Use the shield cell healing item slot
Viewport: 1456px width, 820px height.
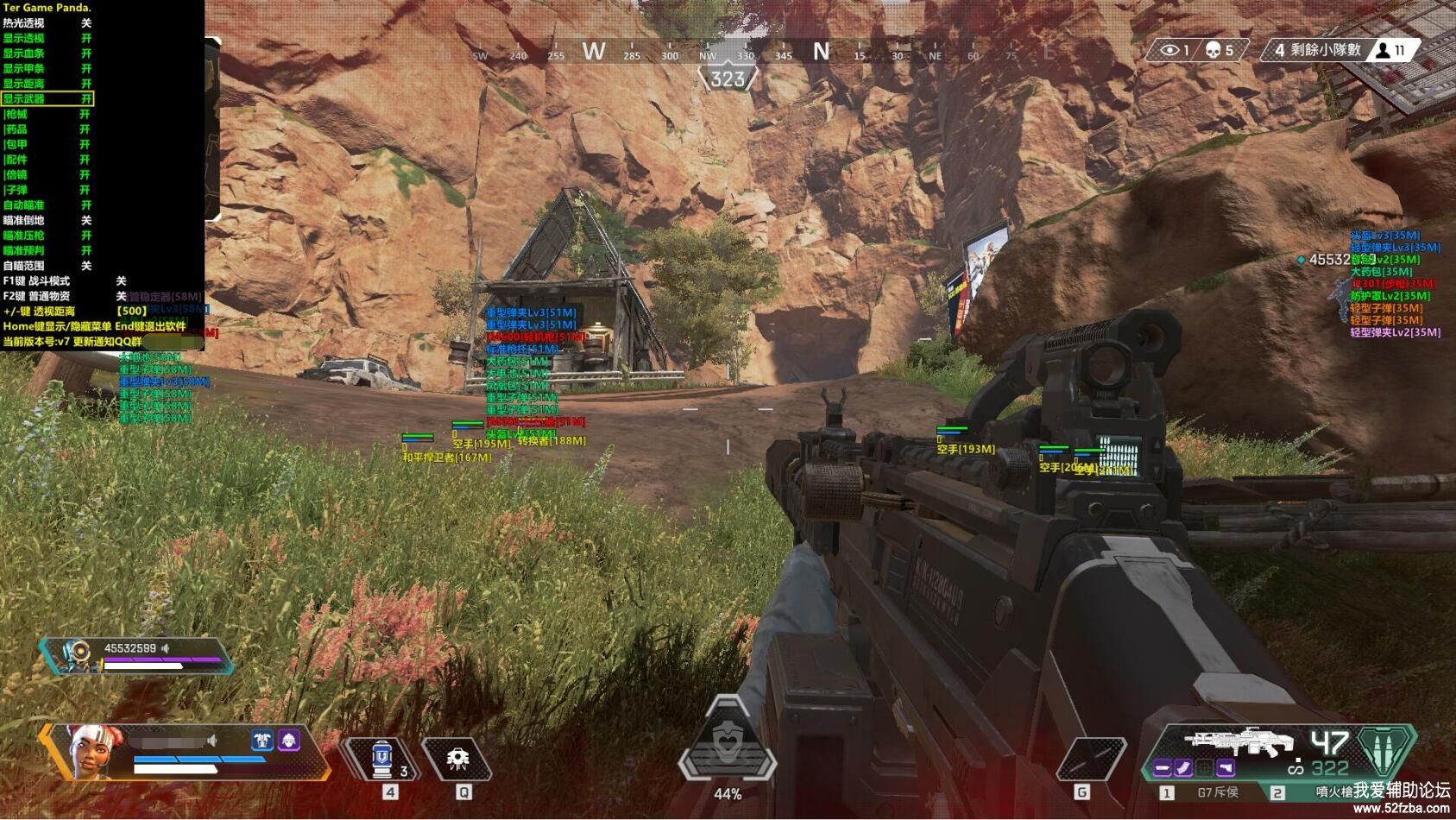tap(382, 760)
